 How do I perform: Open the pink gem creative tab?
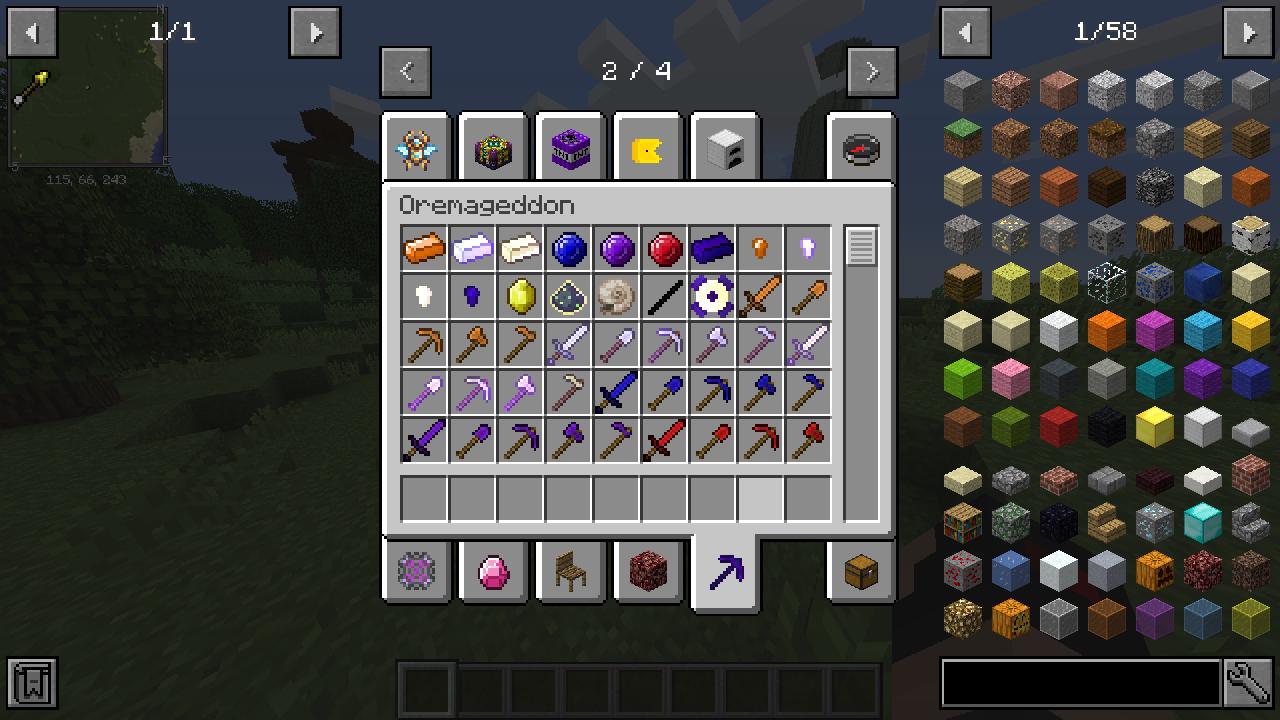(x=494, y=572)
